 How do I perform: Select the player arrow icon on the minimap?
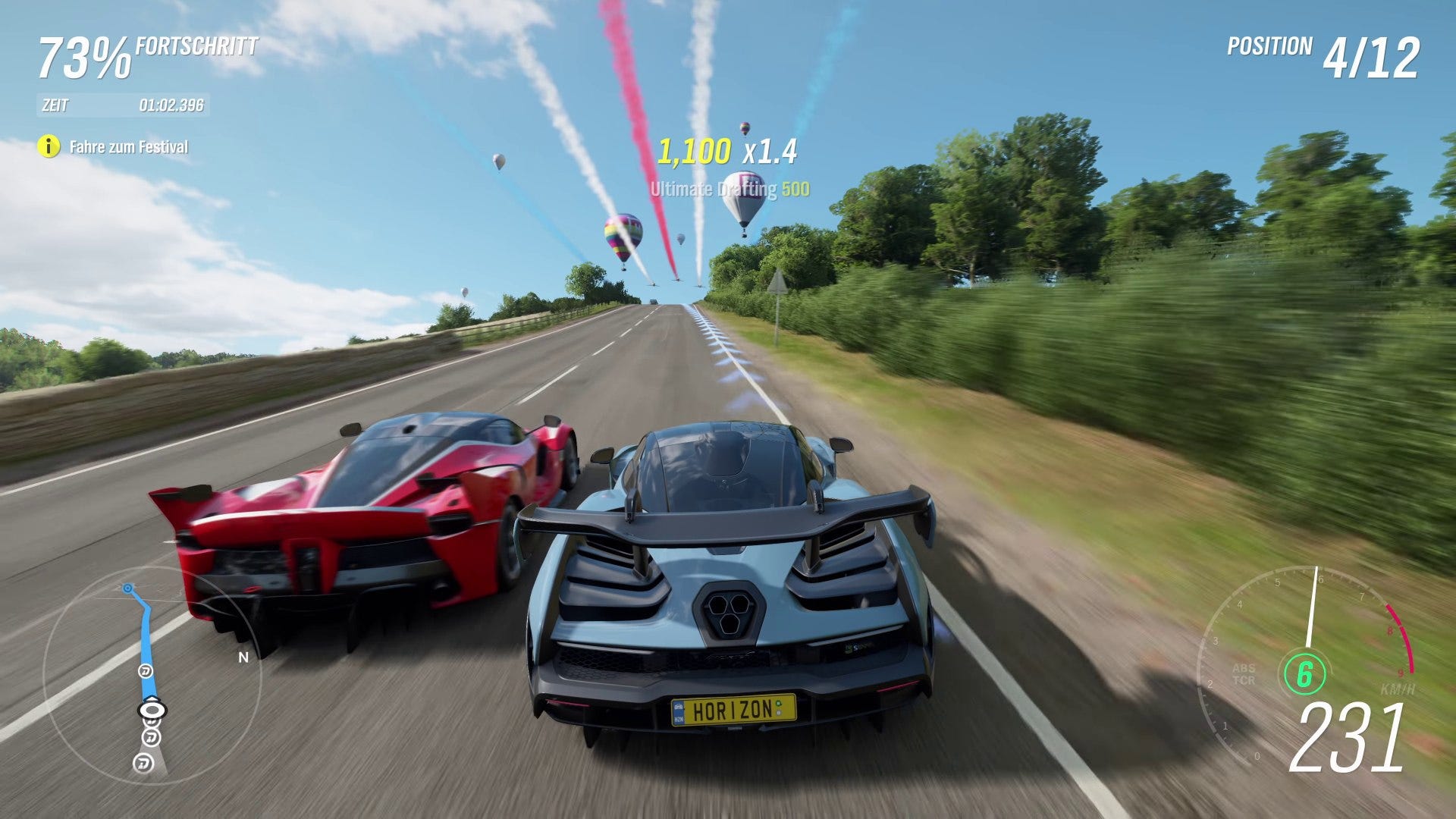[x=151, y=710]
